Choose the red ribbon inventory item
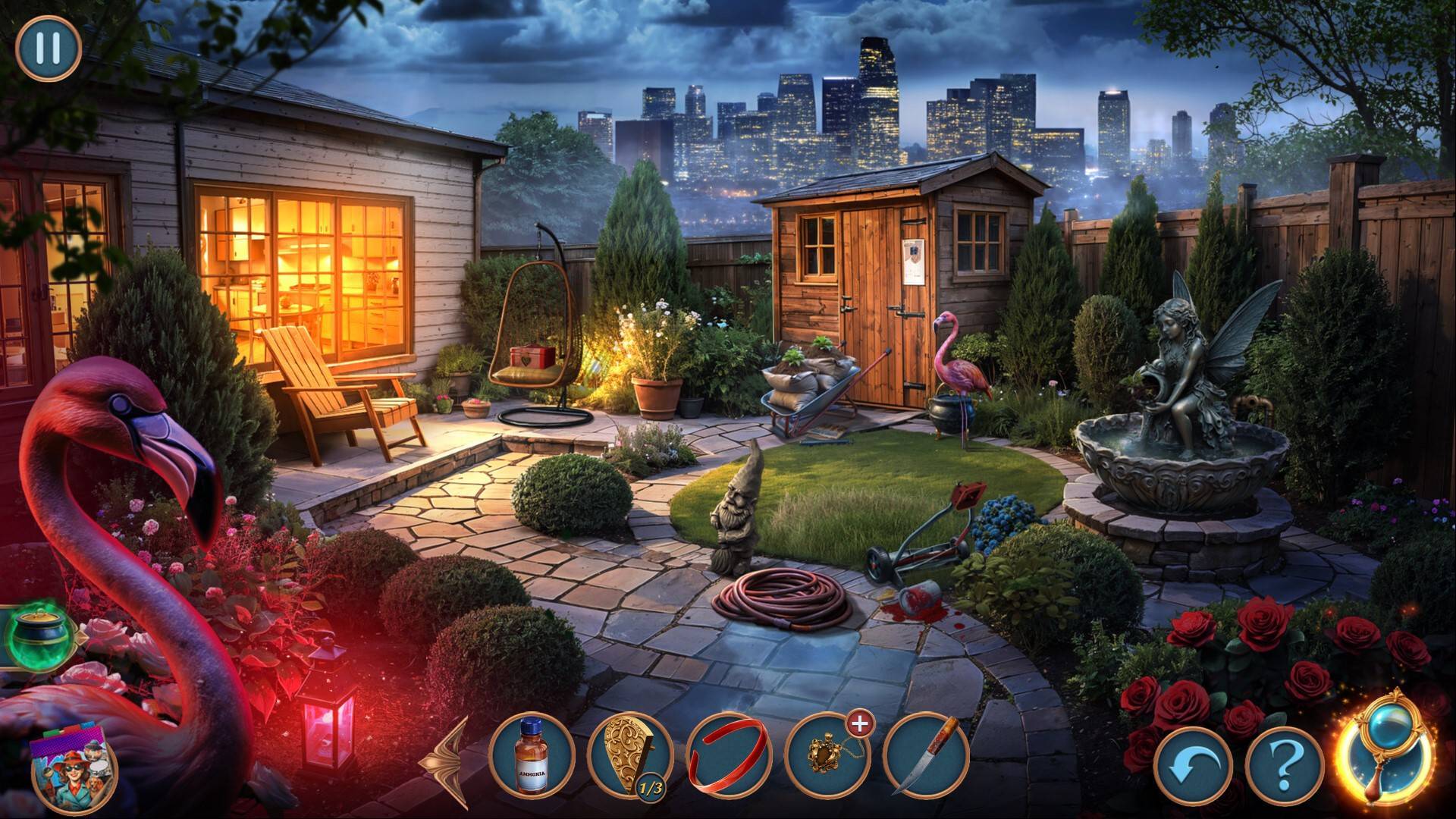The height and width of the screenshot is (819, 1456). click(x=728, y=755)
